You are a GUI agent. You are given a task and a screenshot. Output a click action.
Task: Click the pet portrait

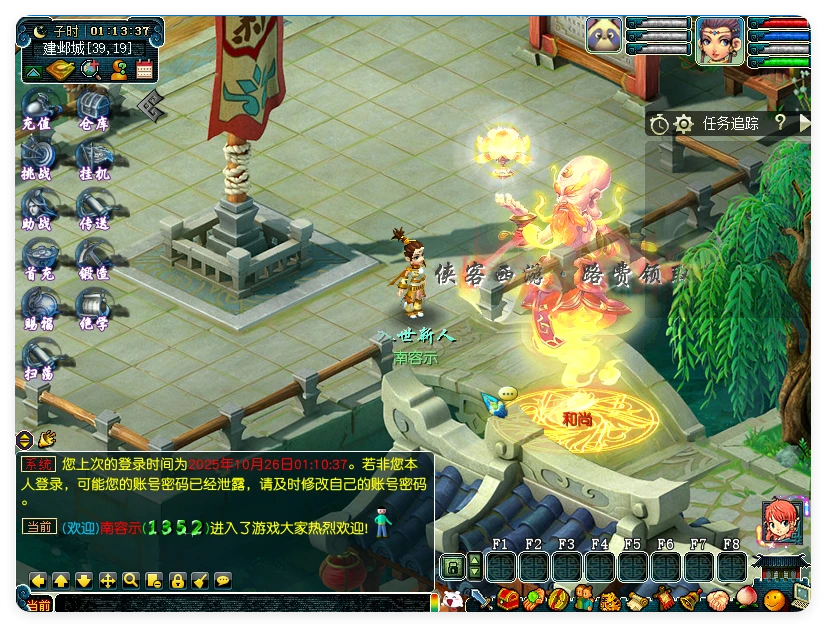(x=604, y=37)
